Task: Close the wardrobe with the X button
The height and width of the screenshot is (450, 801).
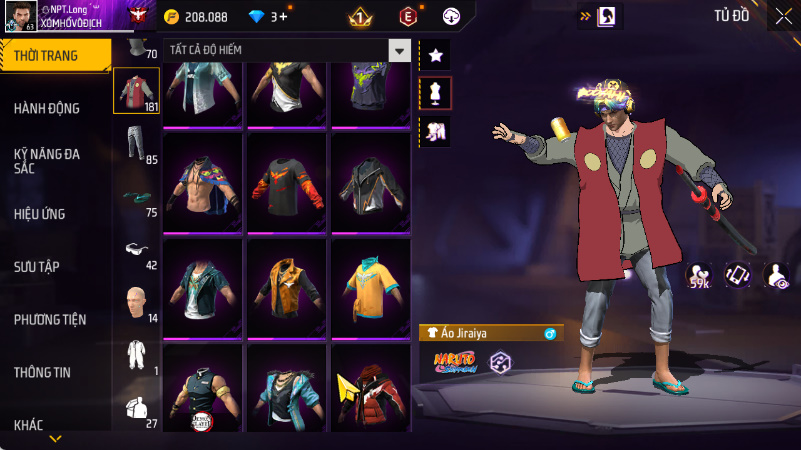Action: pyautogui.click(x=783, y=15)
